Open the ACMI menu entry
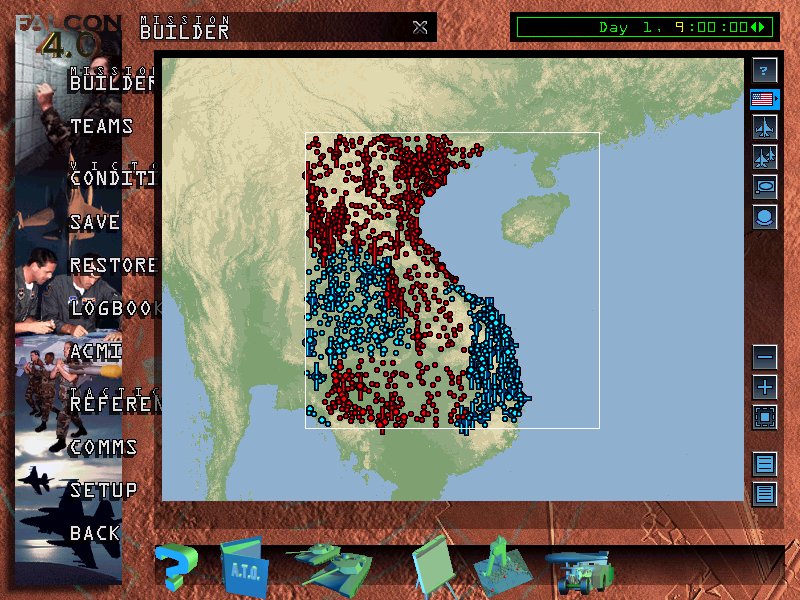Viewport: 800px width, 600px height. tap(96, 352)
